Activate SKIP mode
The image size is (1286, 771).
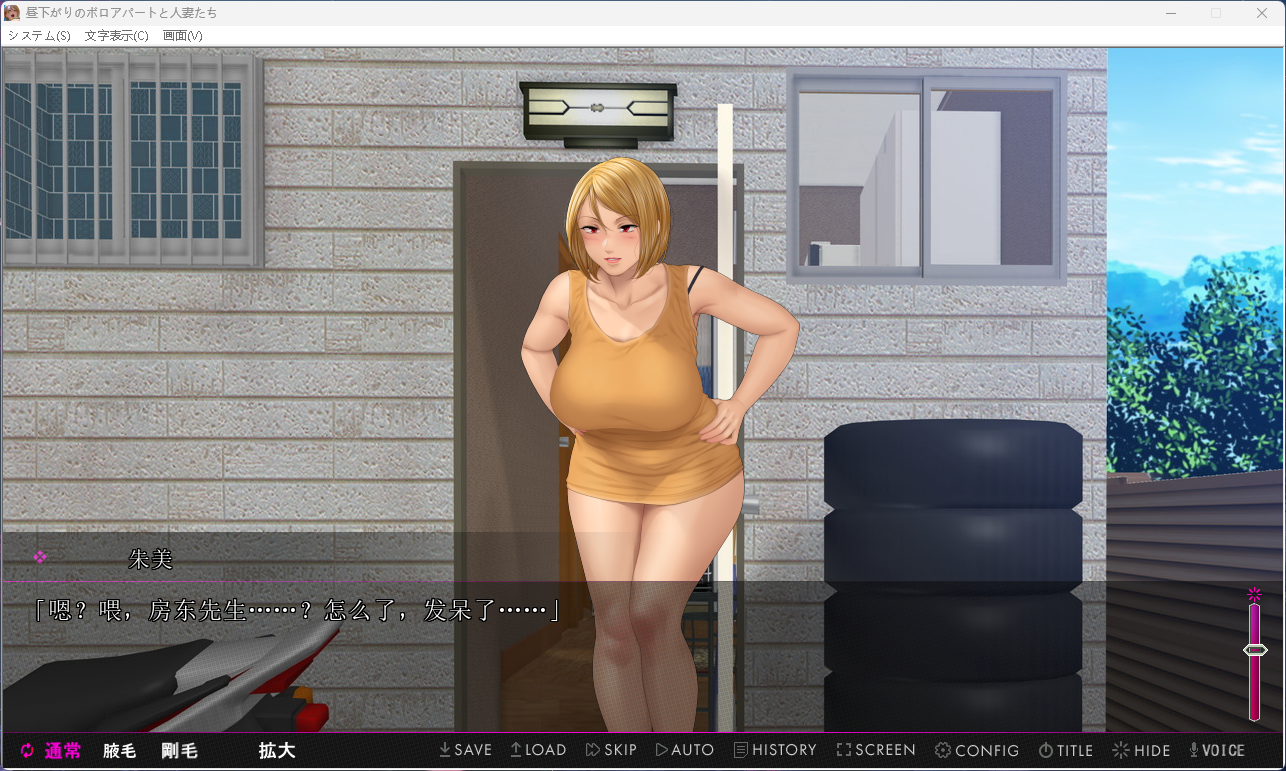coord(611,750)
